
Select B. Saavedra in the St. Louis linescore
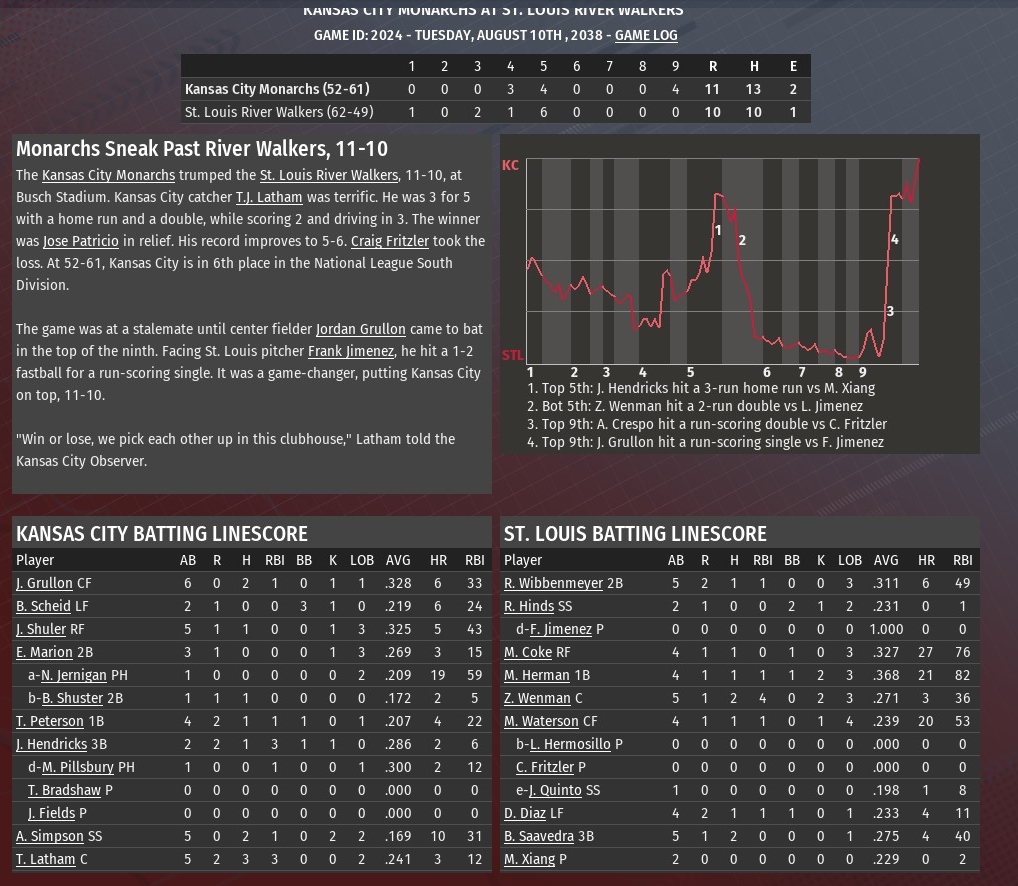click(x=538, y=836)
